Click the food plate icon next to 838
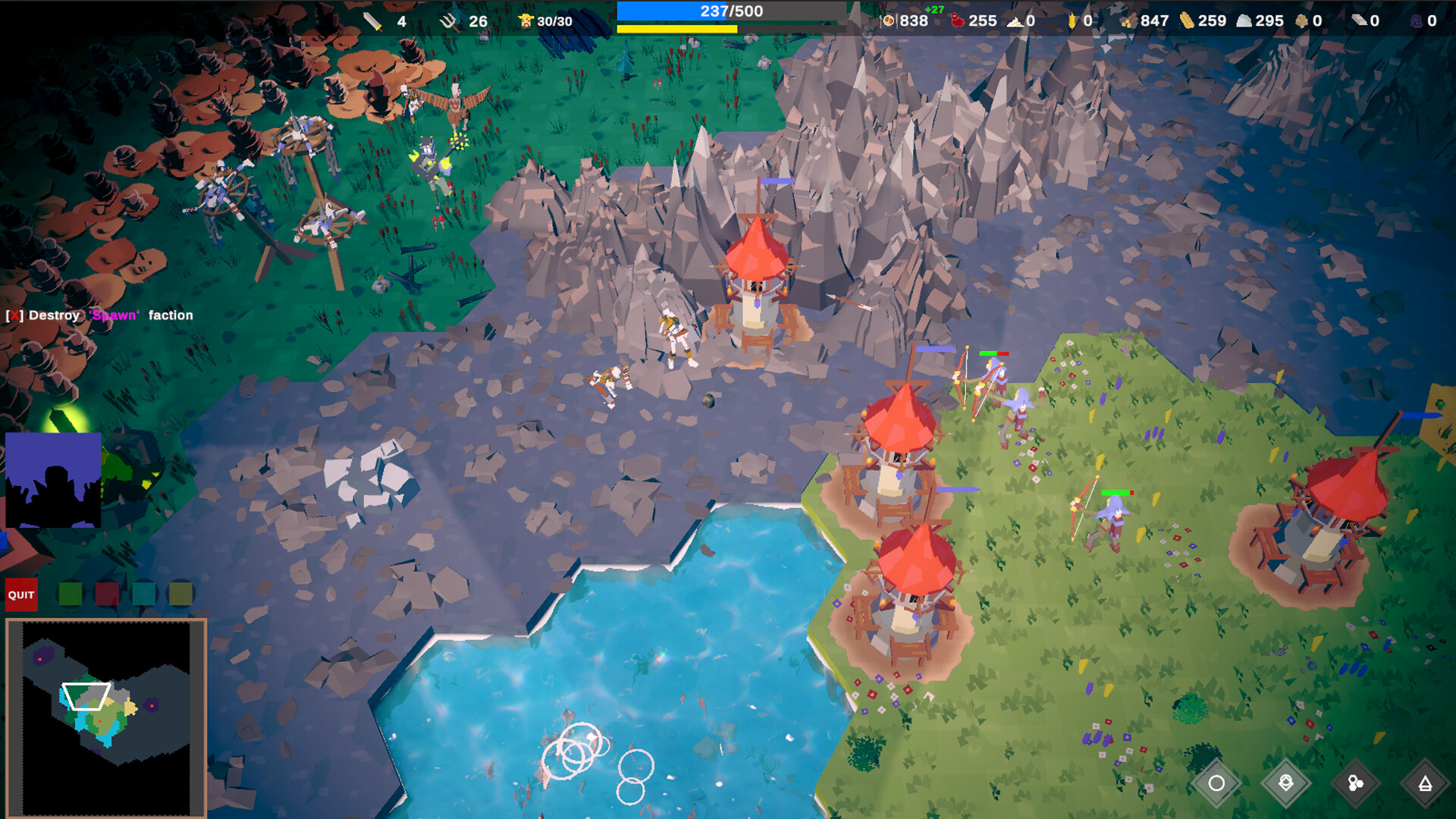The width and height of the screenshot is (1456, 819). pos(887,21)
